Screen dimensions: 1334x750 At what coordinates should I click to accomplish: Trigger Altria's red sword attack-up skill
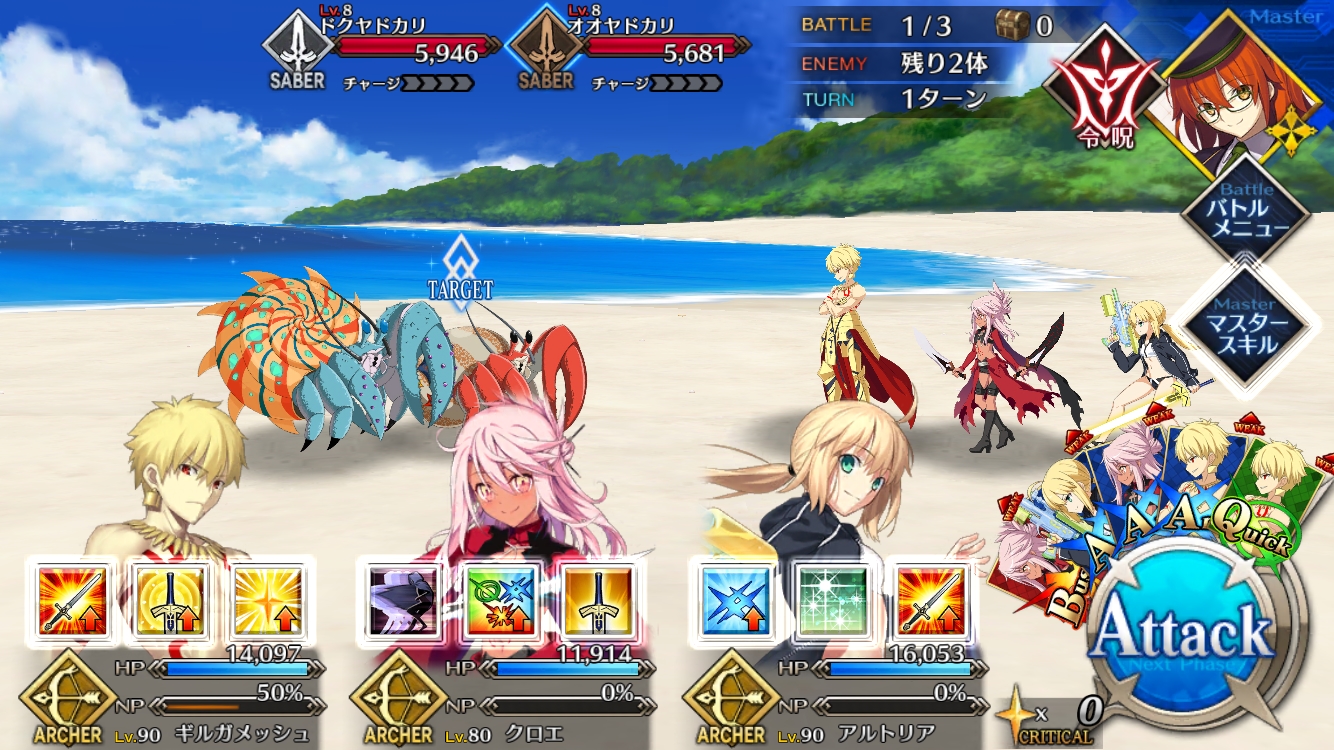tap(930, 600)
